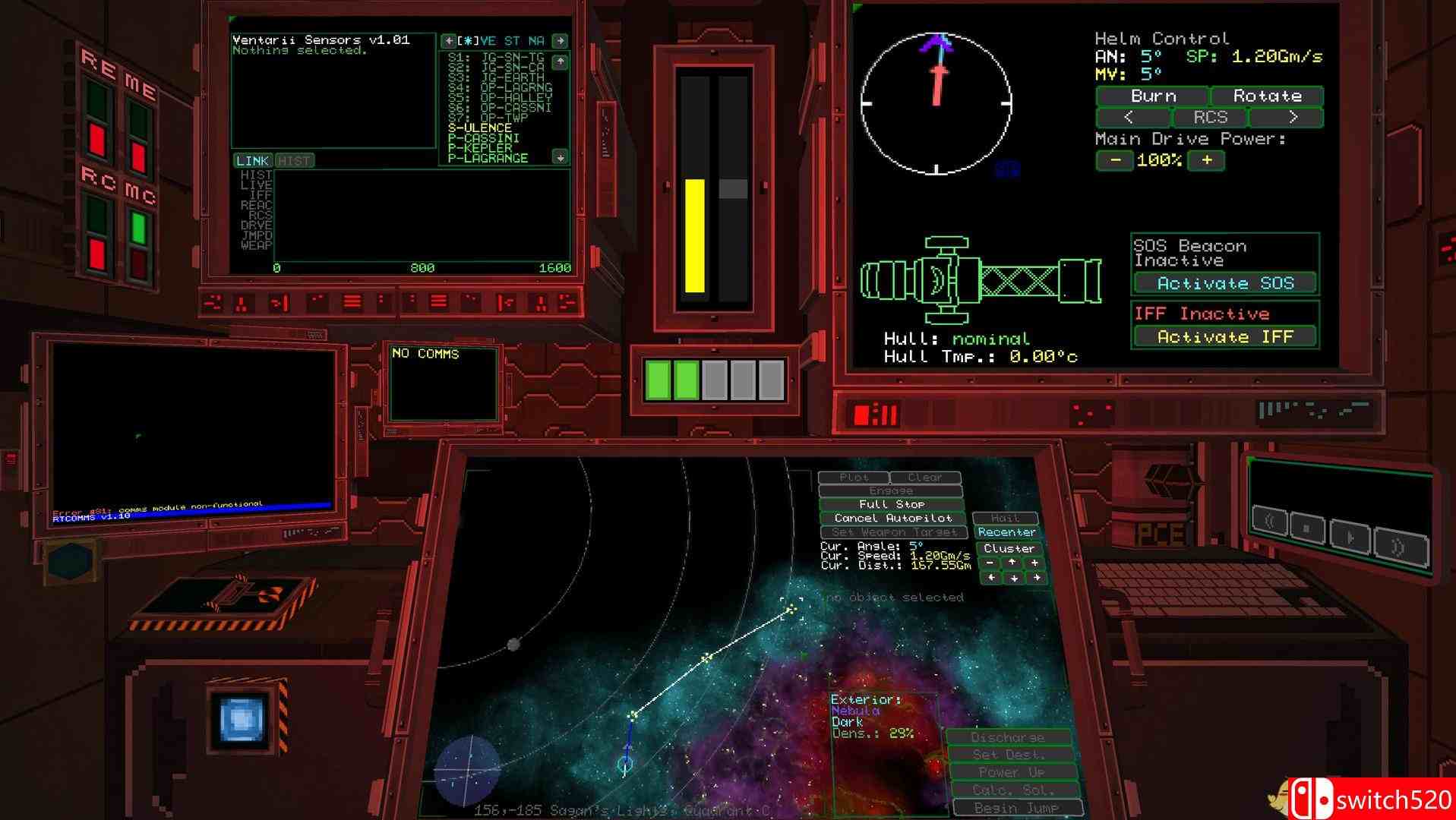Click Recenter on the navigation display
Image resolution: width=1456 pixels, height=820 pixels.
(1006, 531)
